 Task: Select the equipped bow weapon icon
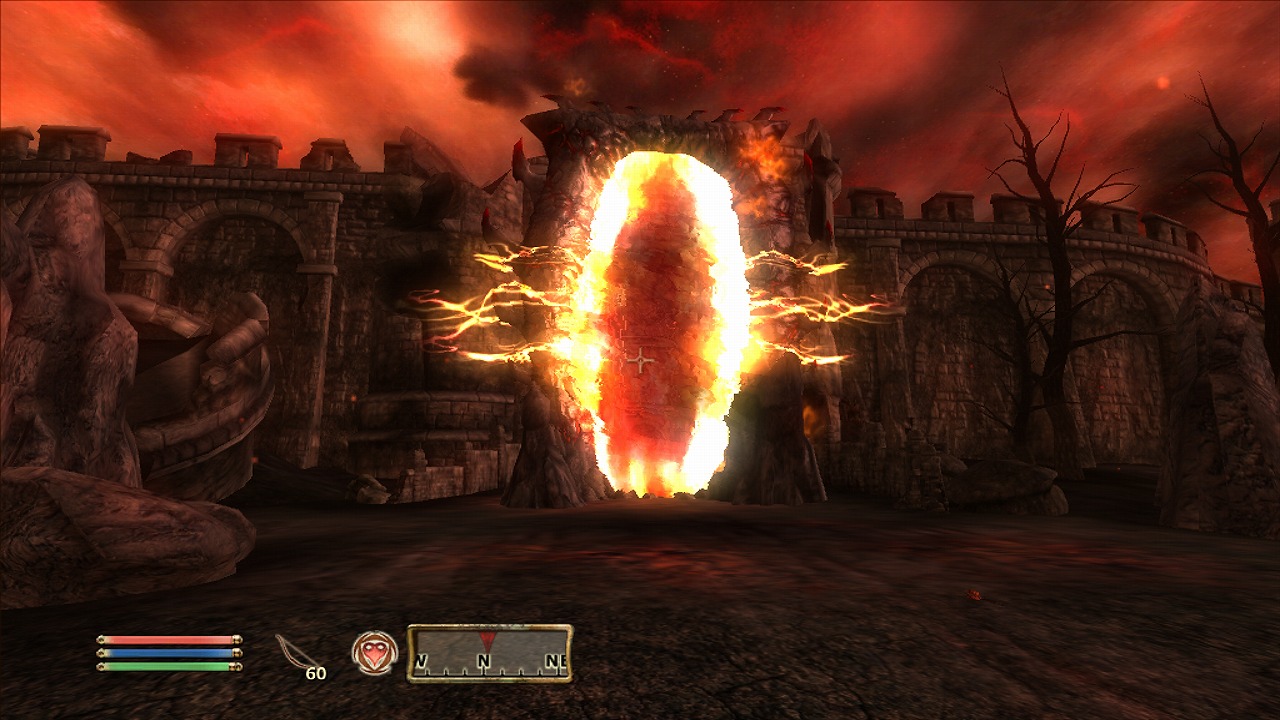click(294, 652)
